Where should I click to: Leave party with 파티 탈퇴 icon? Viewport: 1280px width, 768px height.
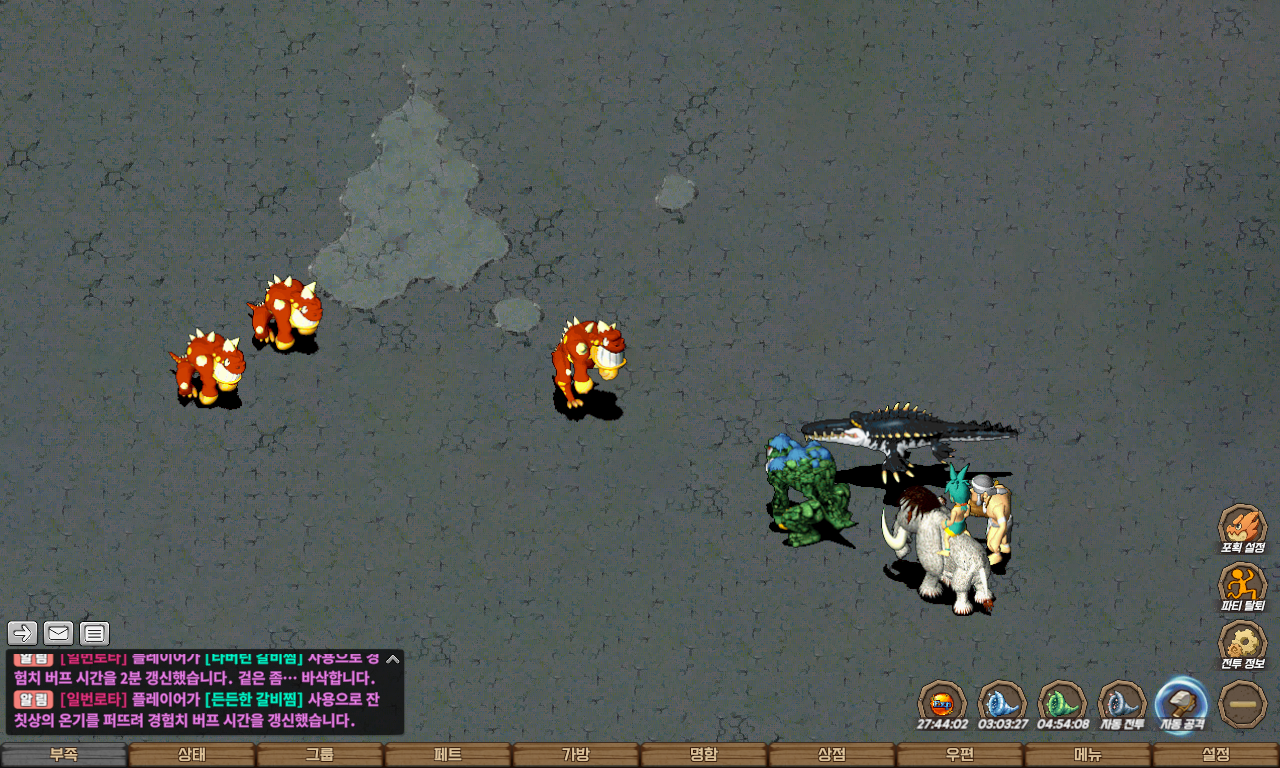coord(1242,585)
